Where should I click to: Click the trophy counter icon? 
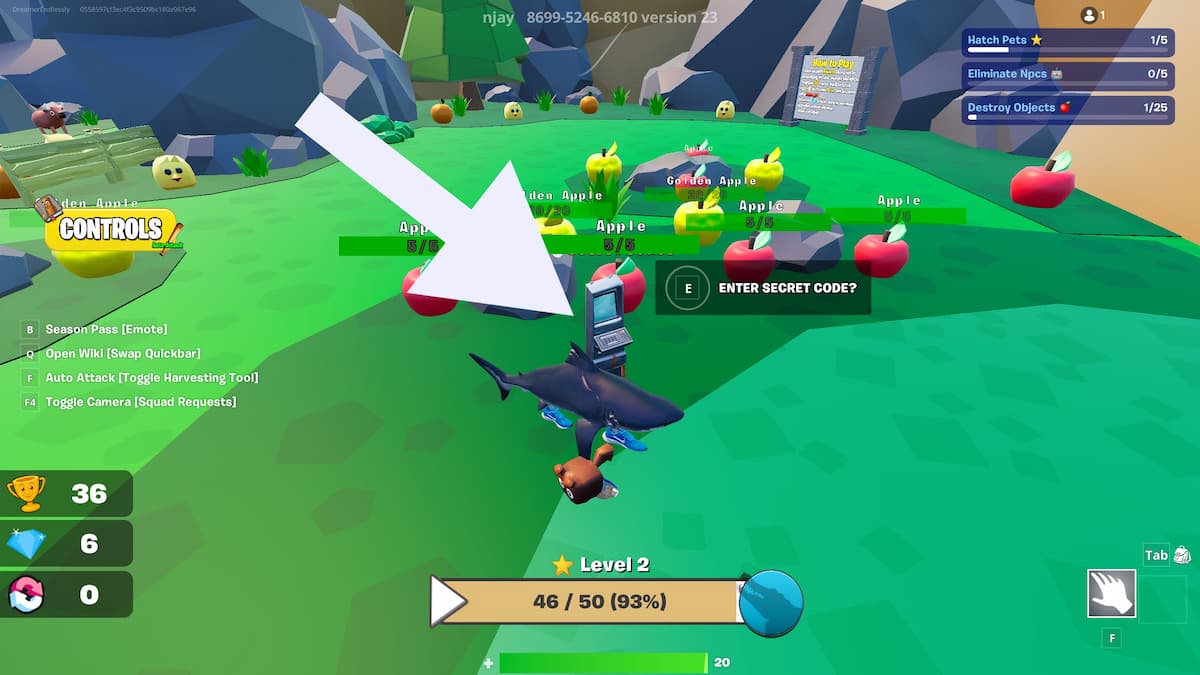tap(26, 493)
